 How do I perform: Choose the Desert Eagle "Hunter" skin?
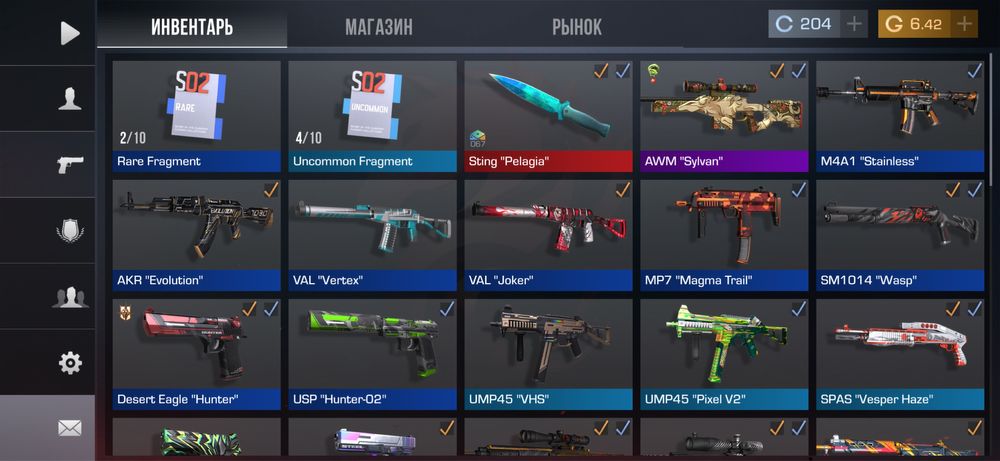tap(196, 353)
